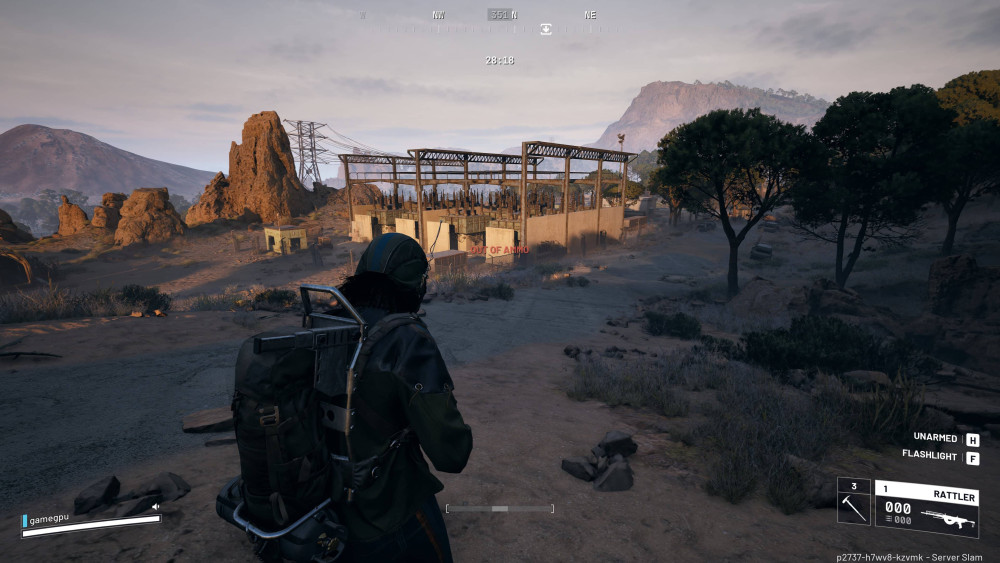The height and width of the screenshot is (563, 1000).
Task: Select the Rattler weapon slot
Action: click(x=926, y=508)
